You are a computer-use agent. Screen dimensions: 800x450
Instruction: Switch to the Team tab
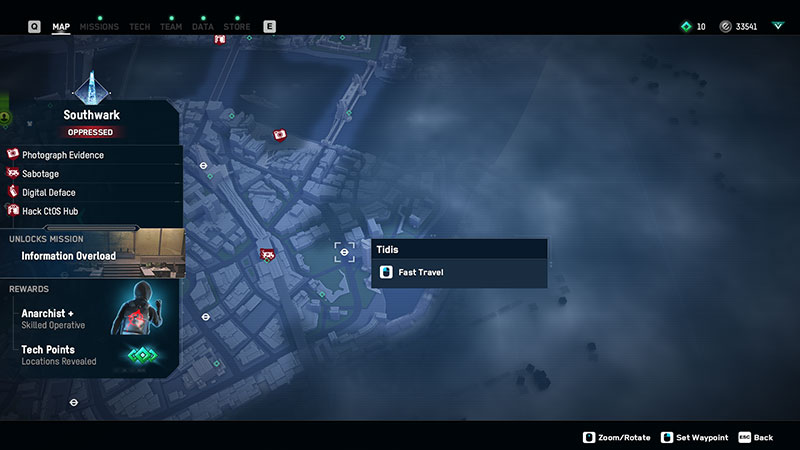pyautogui.click(x=171, y=27)
